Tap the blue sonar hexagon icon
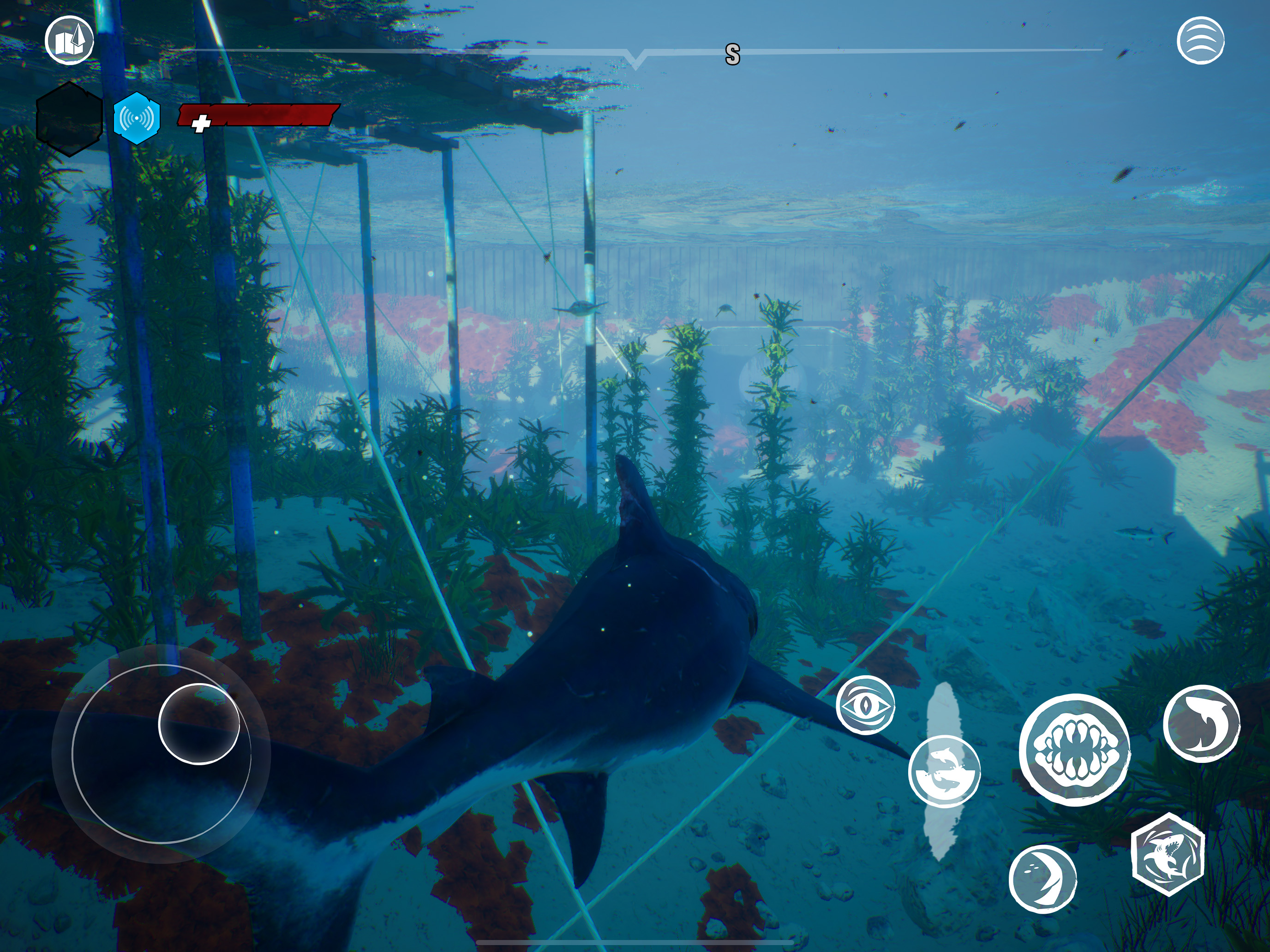 (137, 118)
